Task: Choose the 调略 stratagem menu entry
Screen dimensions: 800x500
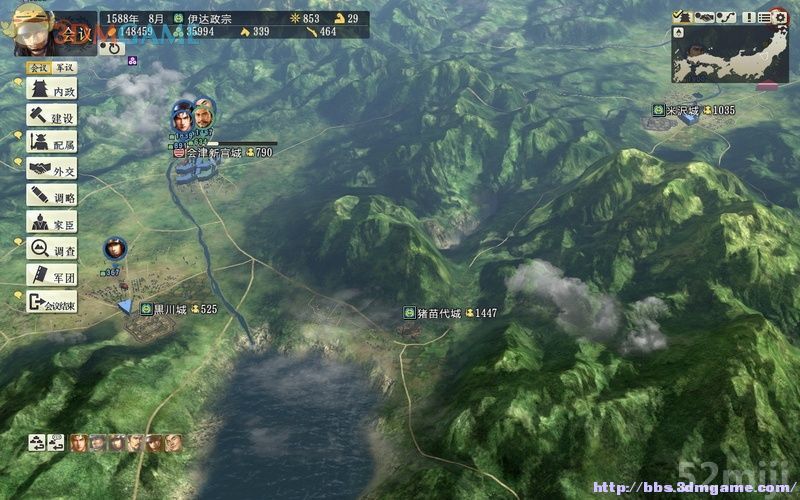Action: click(x=51, y=197)
